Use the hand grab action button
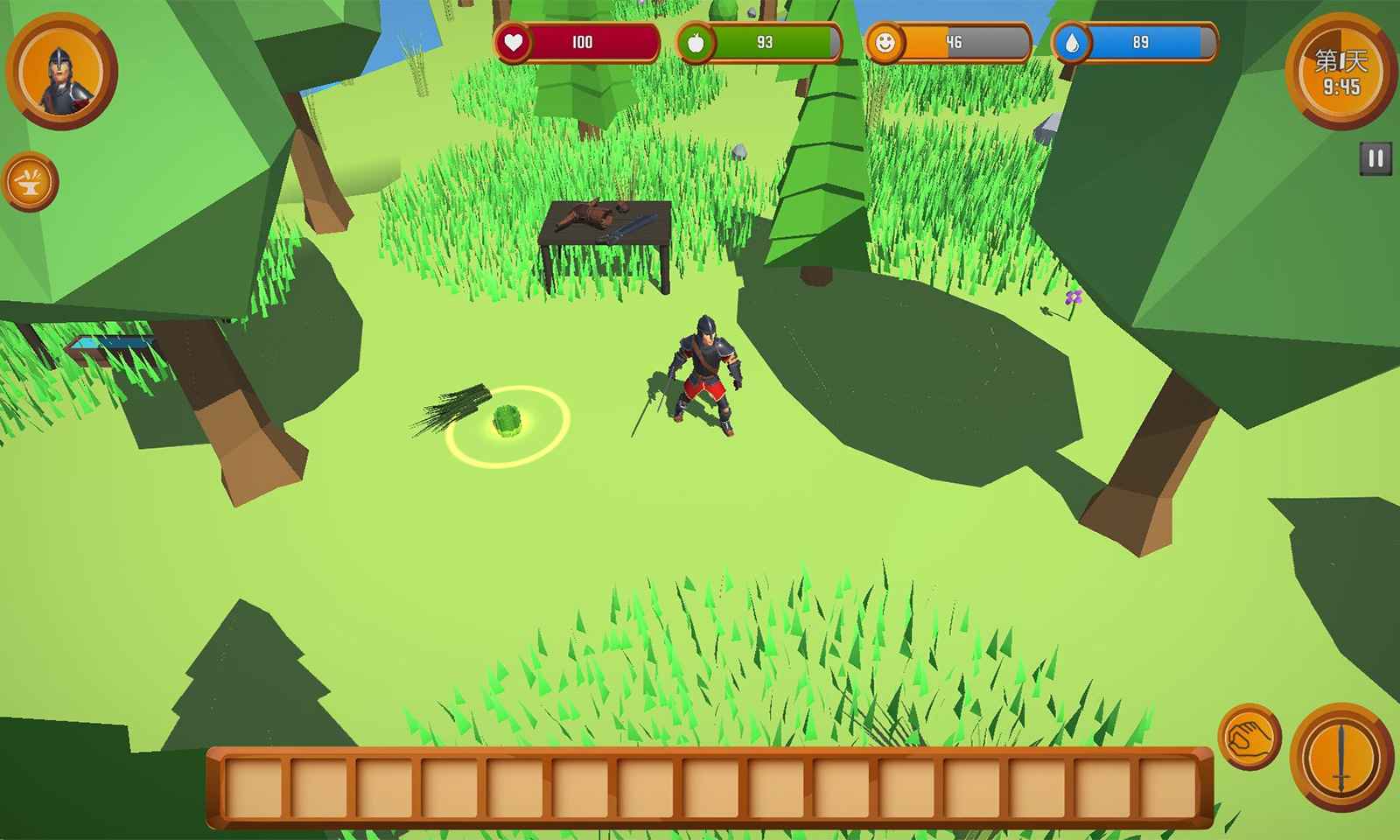The height and width of the screenshot is (840, 1400). (x=1249, y=738)
